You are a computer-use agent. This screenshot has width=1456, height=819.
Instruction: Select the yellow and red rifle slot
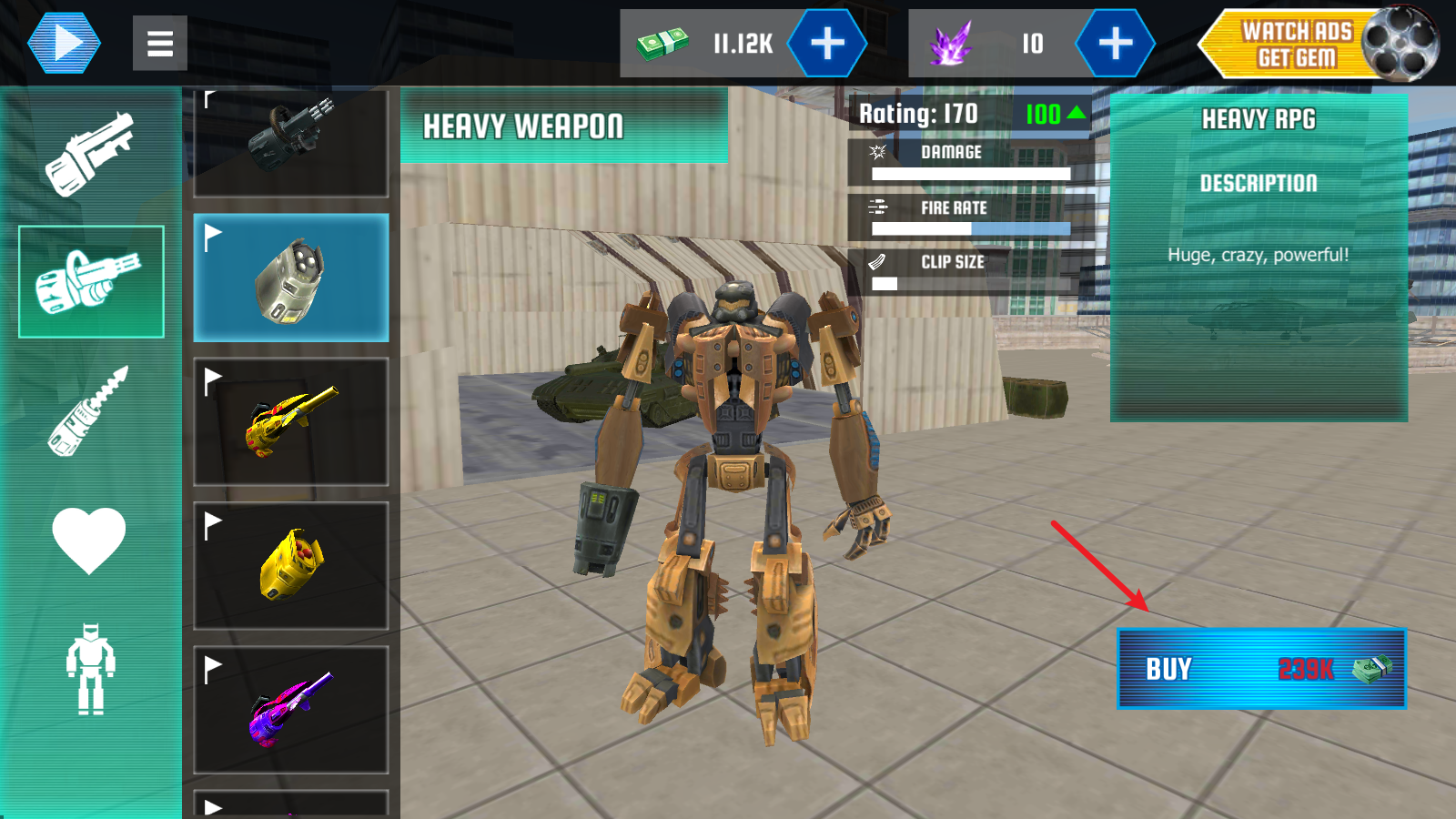pyautogui.click(x=291, y=421)
